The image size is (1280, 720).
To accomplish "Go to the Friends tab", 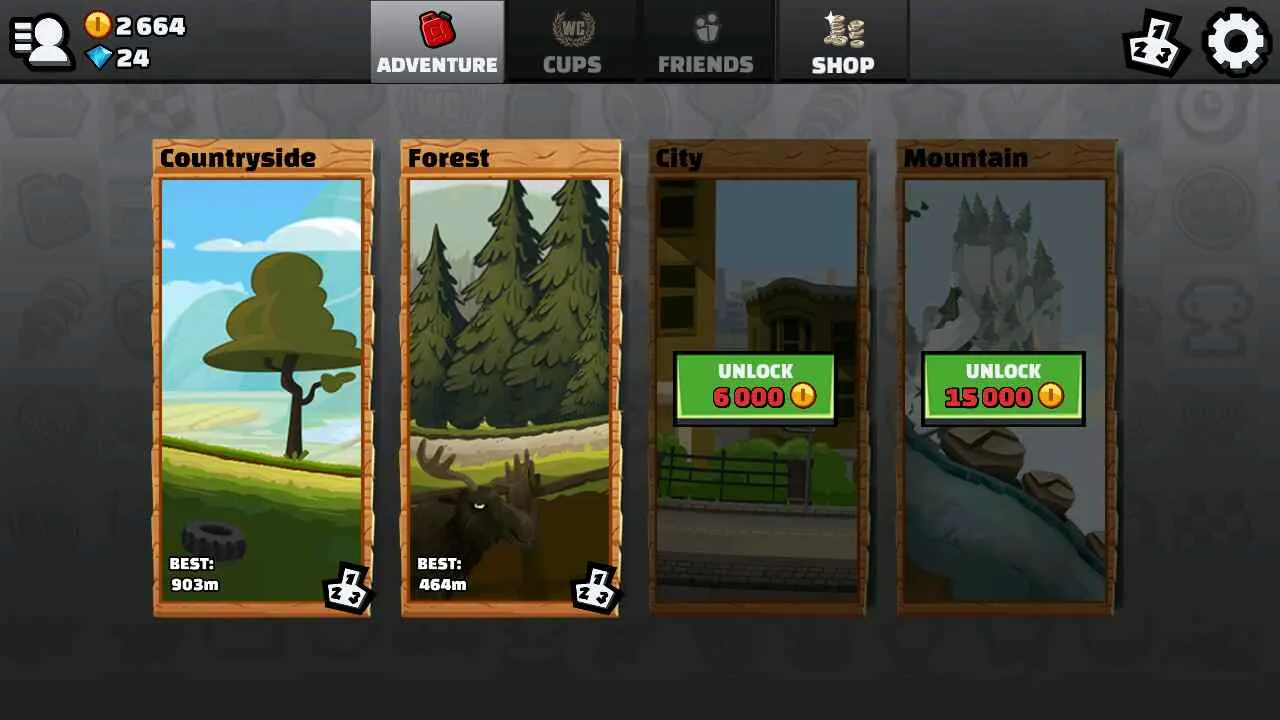I will tap(706, 42).
